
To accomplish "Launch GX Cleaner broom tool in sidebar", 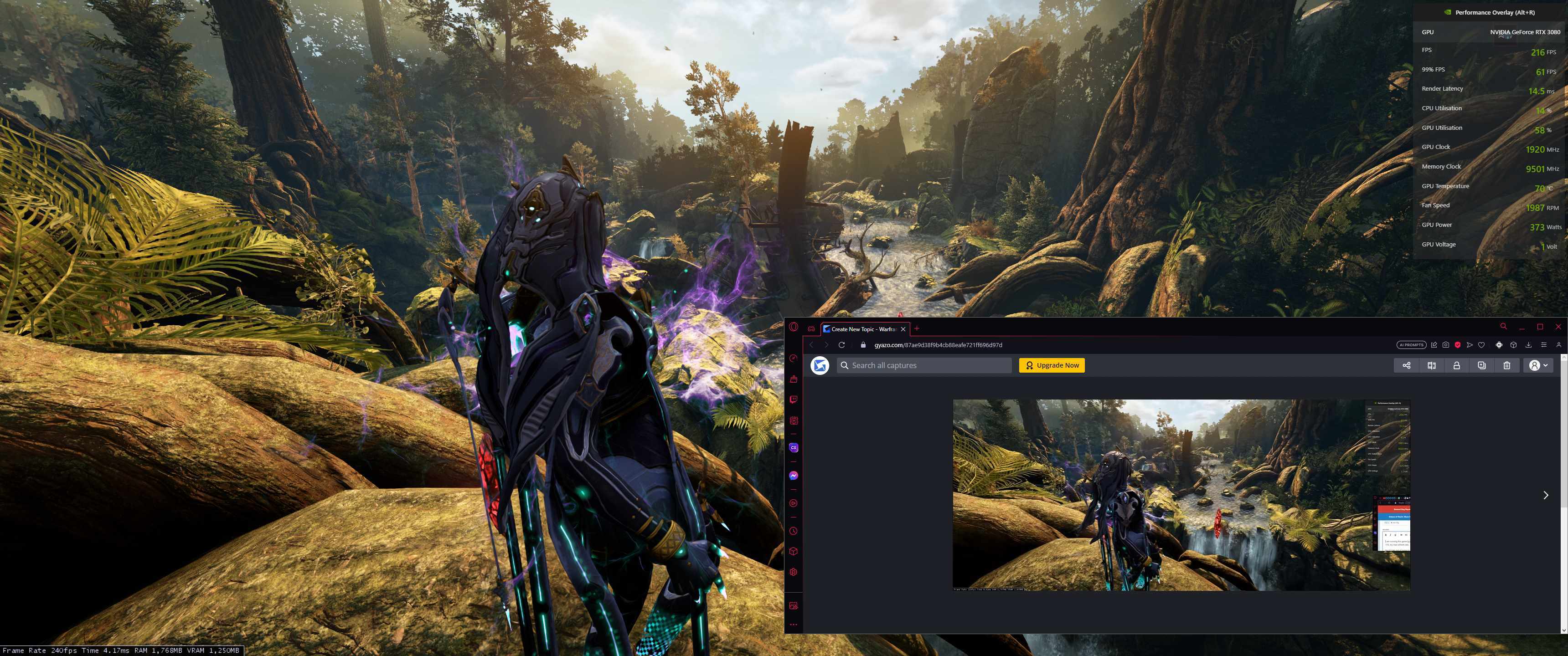I will tap(793, 379).
